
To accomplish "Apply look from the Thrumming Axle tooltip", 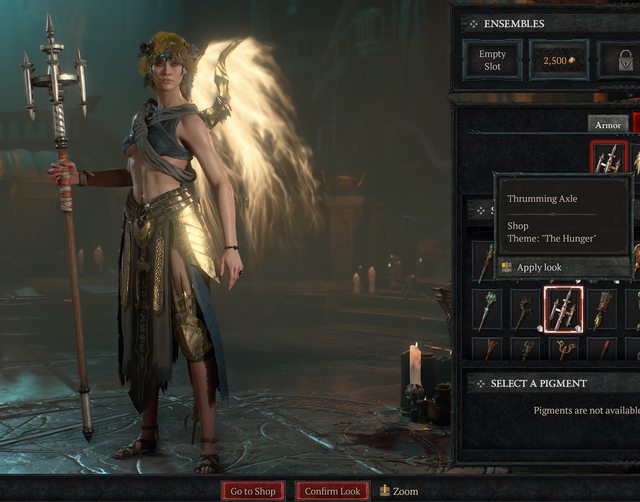I will pyautogui.click(x=538, y=267).
